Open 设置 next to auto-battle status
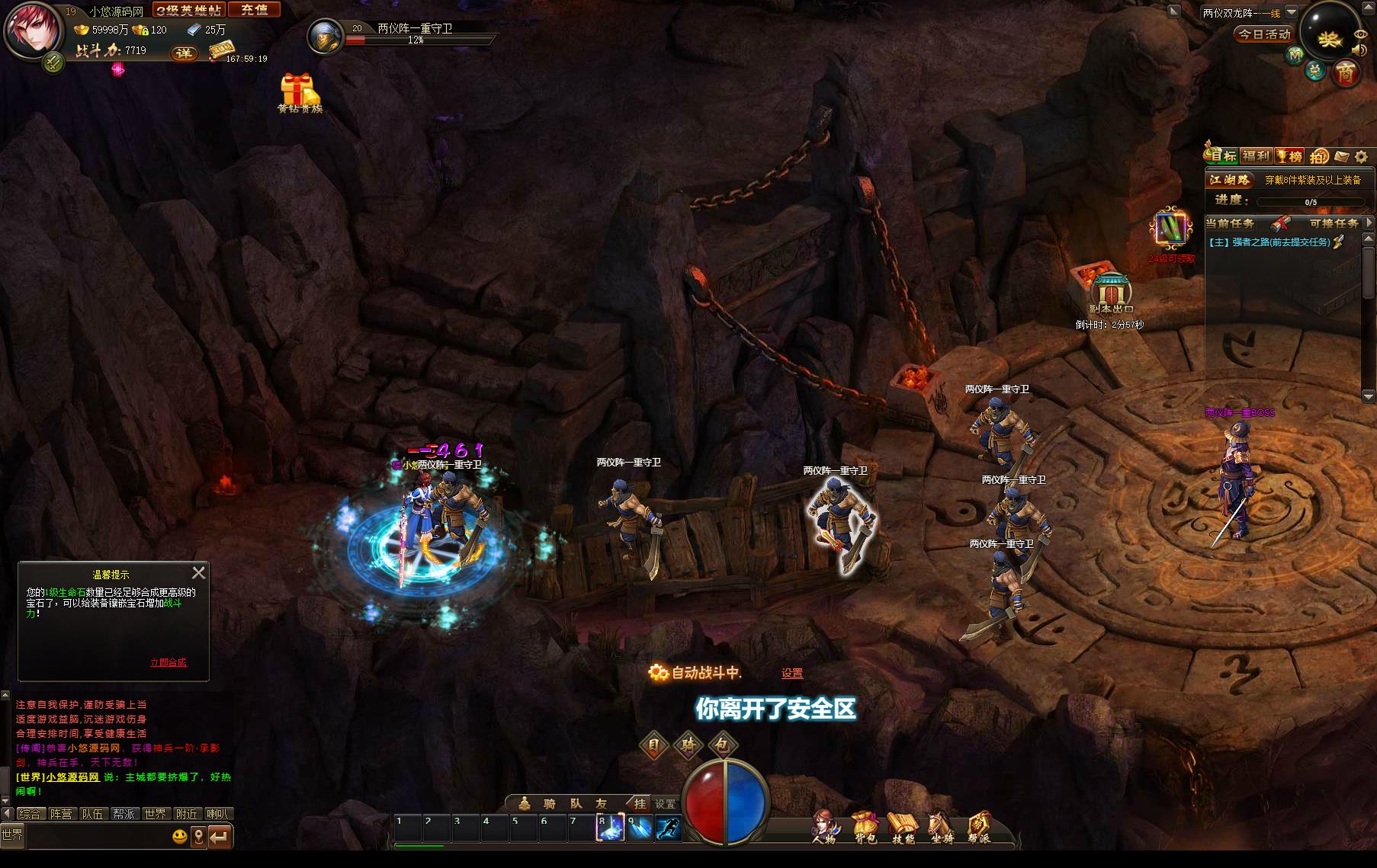Viewport: 1377px width, 868px height. click(x=792, y=674)
